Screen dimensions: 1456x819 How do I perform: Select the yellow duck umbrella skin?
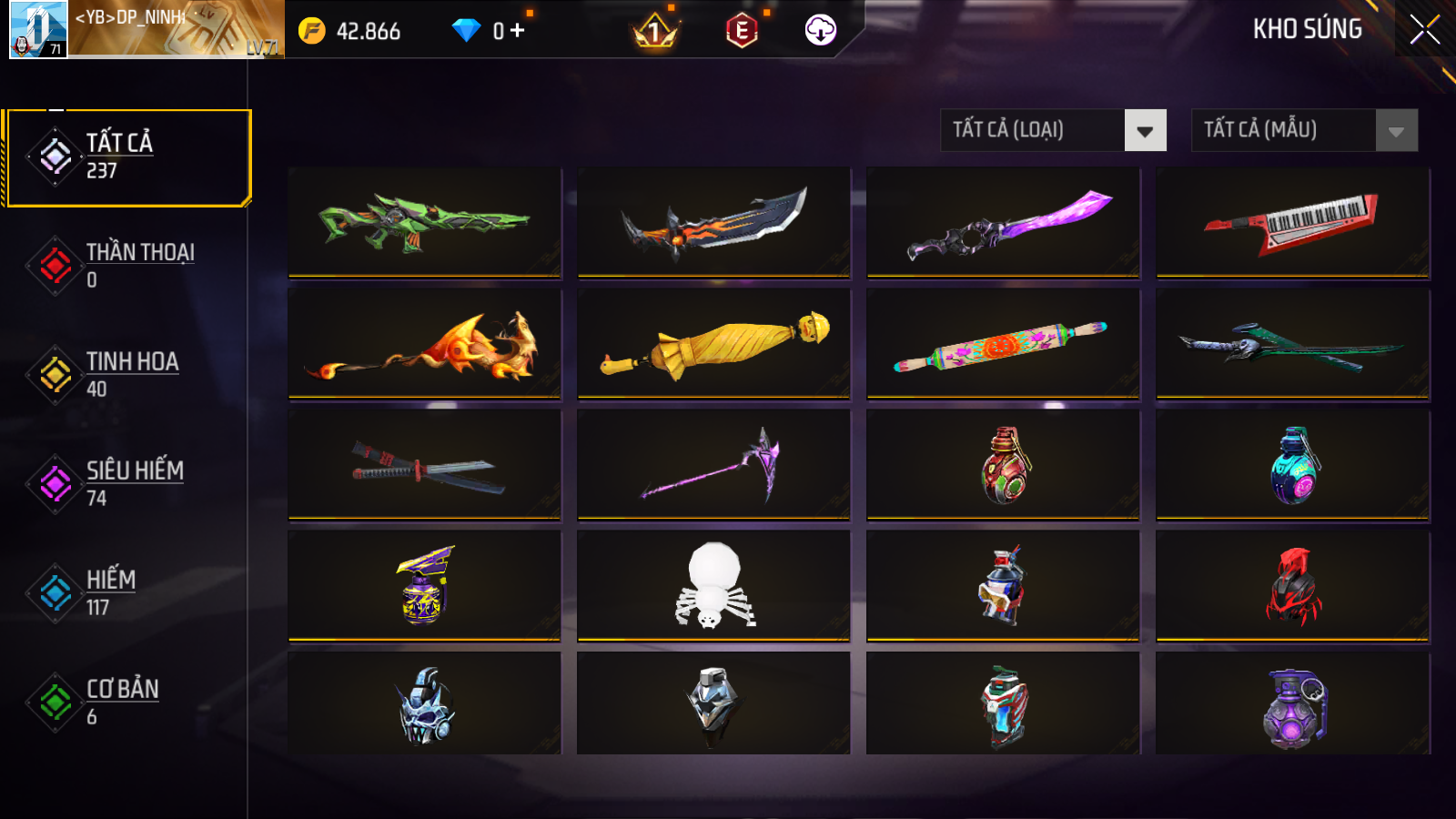point(713,344)
